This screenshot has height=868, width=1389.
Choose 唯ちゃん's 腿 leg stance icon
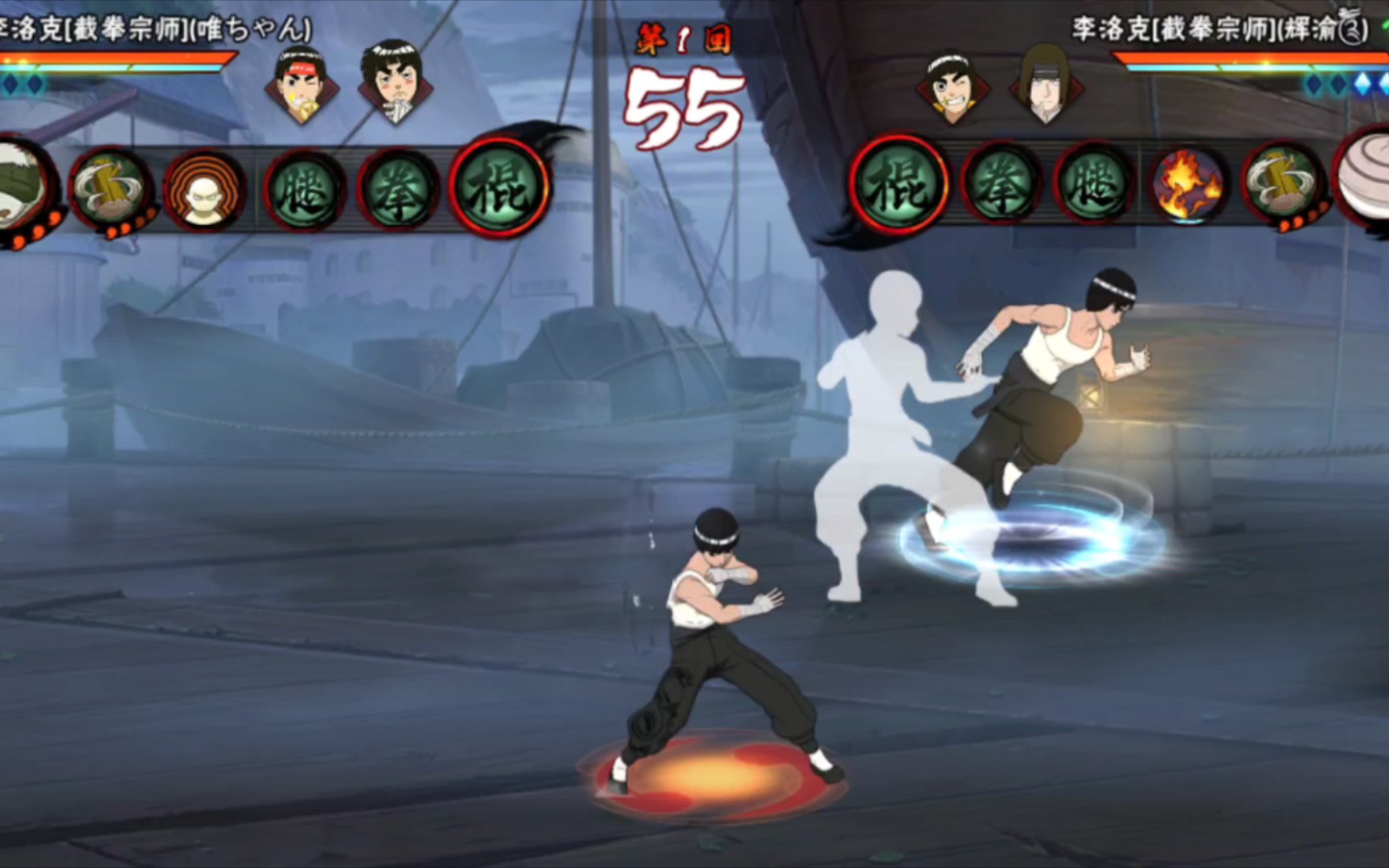[305, 191]
